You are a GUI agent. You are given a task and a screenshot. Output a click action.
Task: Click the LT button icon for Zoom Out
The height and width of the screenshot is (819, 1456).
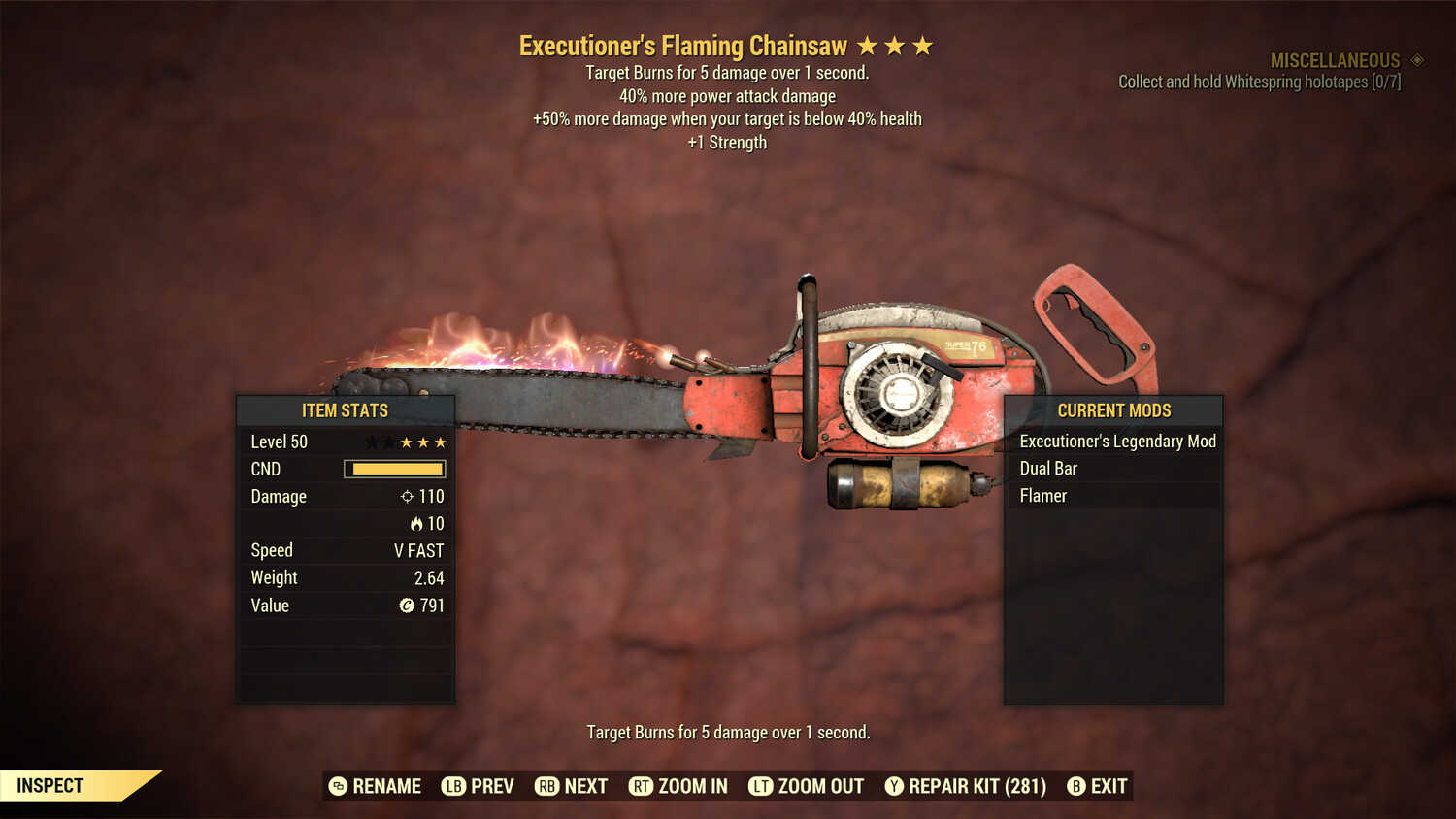[760, 786]
